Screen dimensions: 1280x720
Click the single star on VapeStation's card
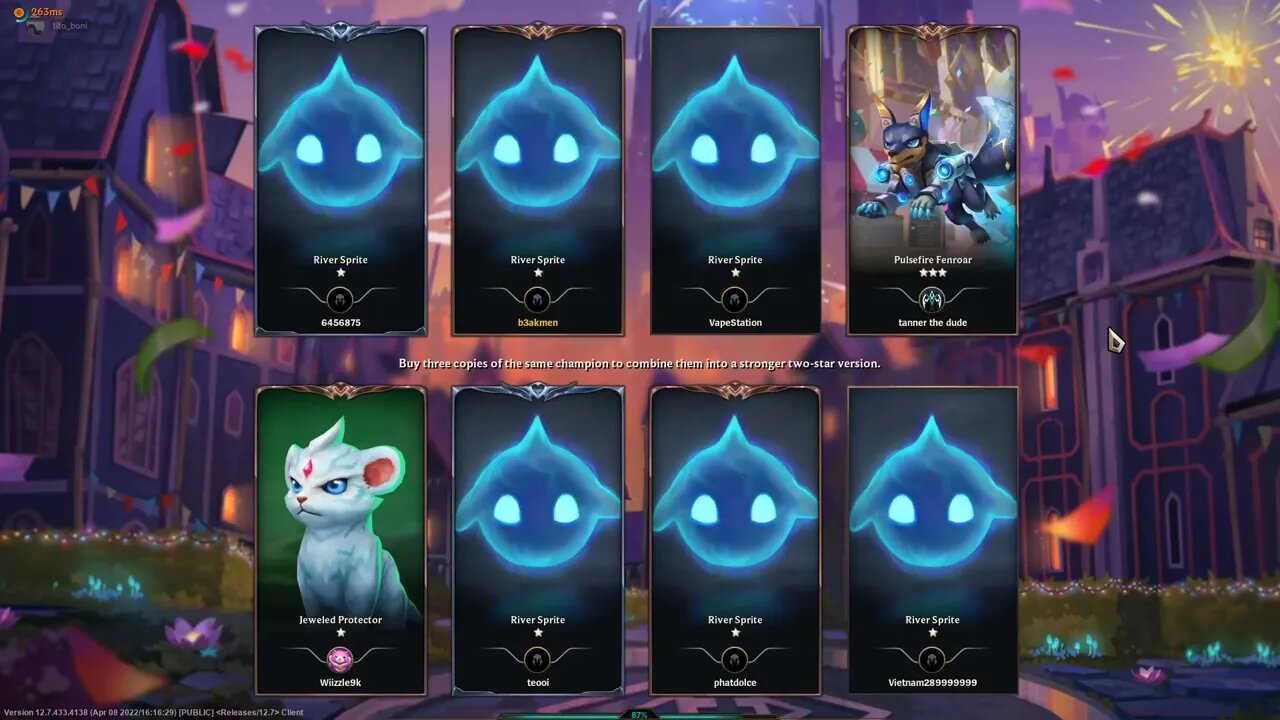[x=735, y=273]
